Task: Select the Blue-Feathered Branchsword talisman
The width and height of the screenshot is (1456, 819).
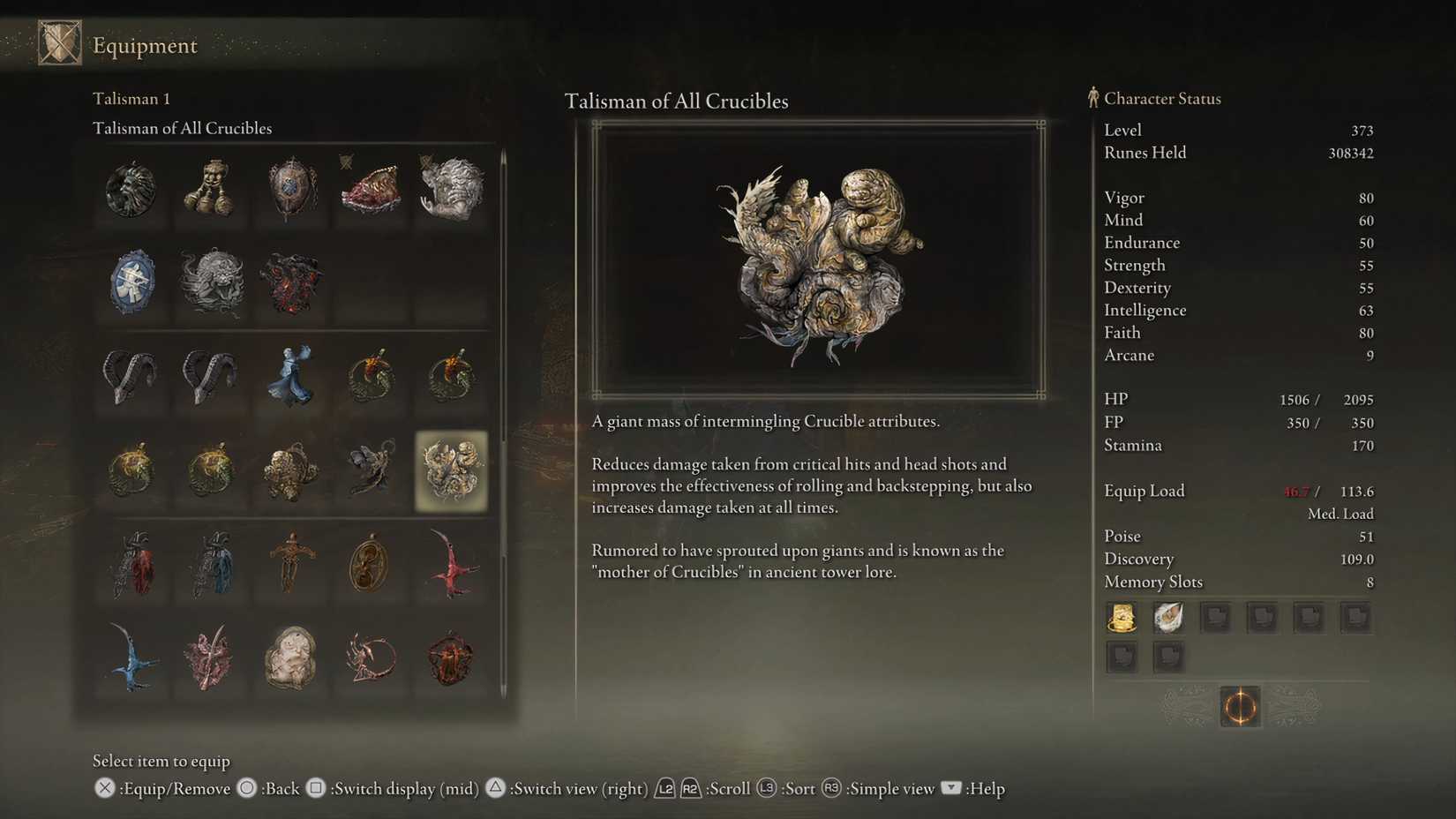Action: (x=131, y=657)
